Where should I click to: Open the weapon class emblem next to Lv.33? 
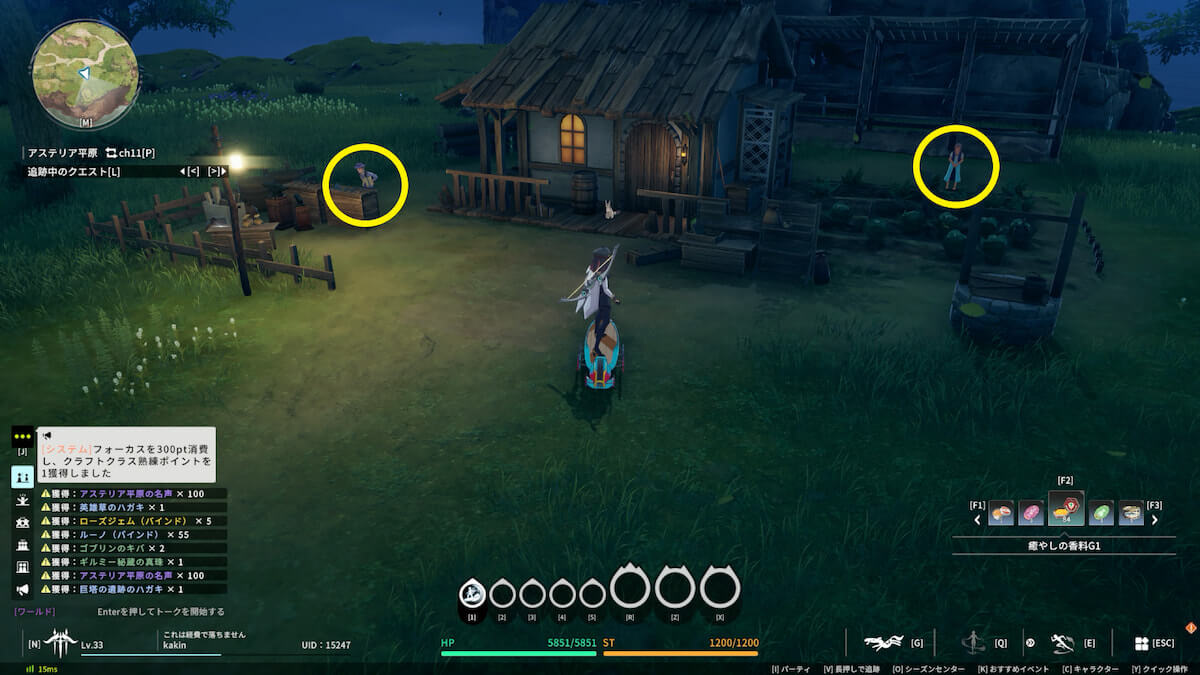pos(60,641)
